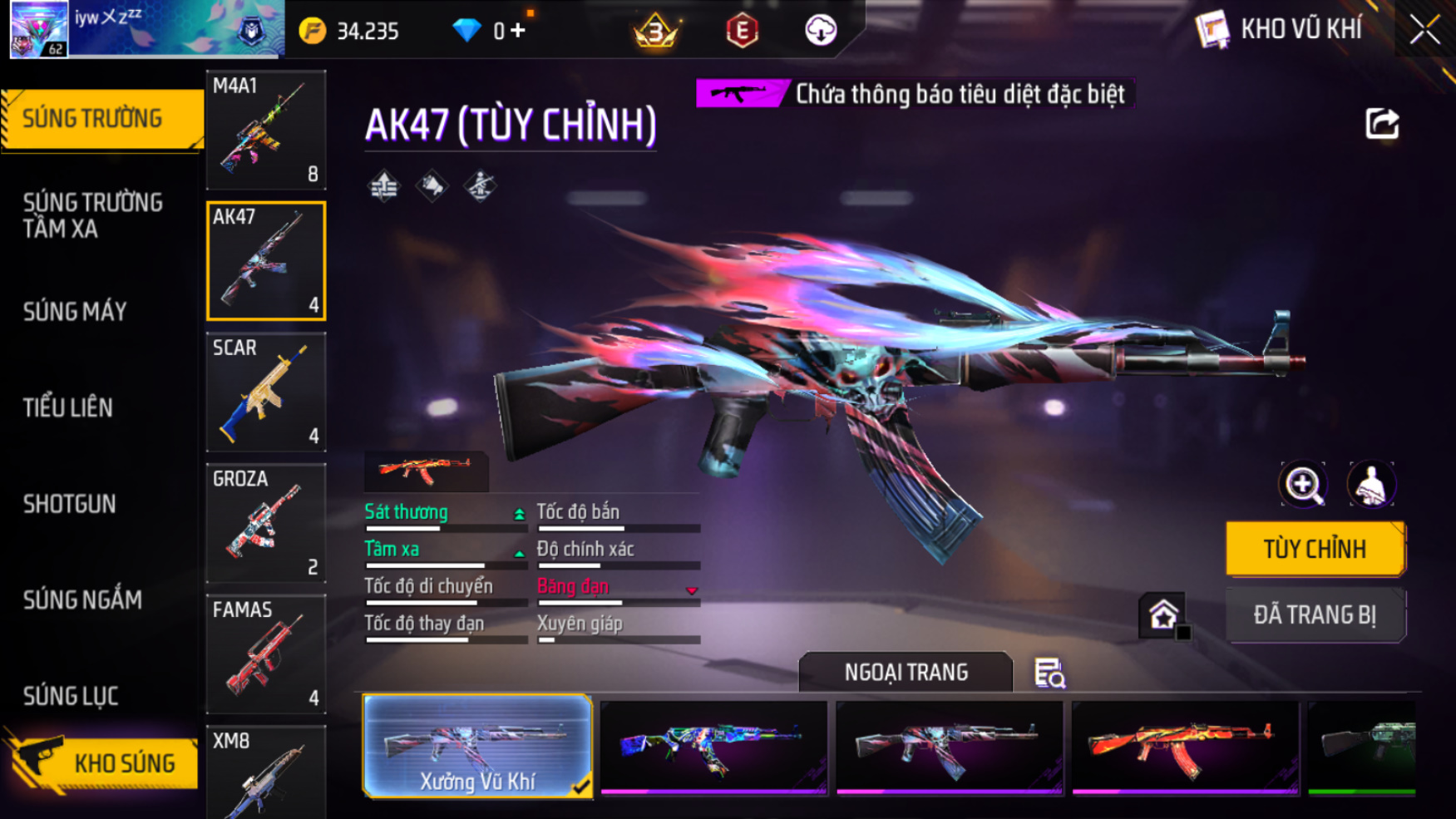
Task: Select the GROZA weapon tile
Action: [x=265, y=523]
